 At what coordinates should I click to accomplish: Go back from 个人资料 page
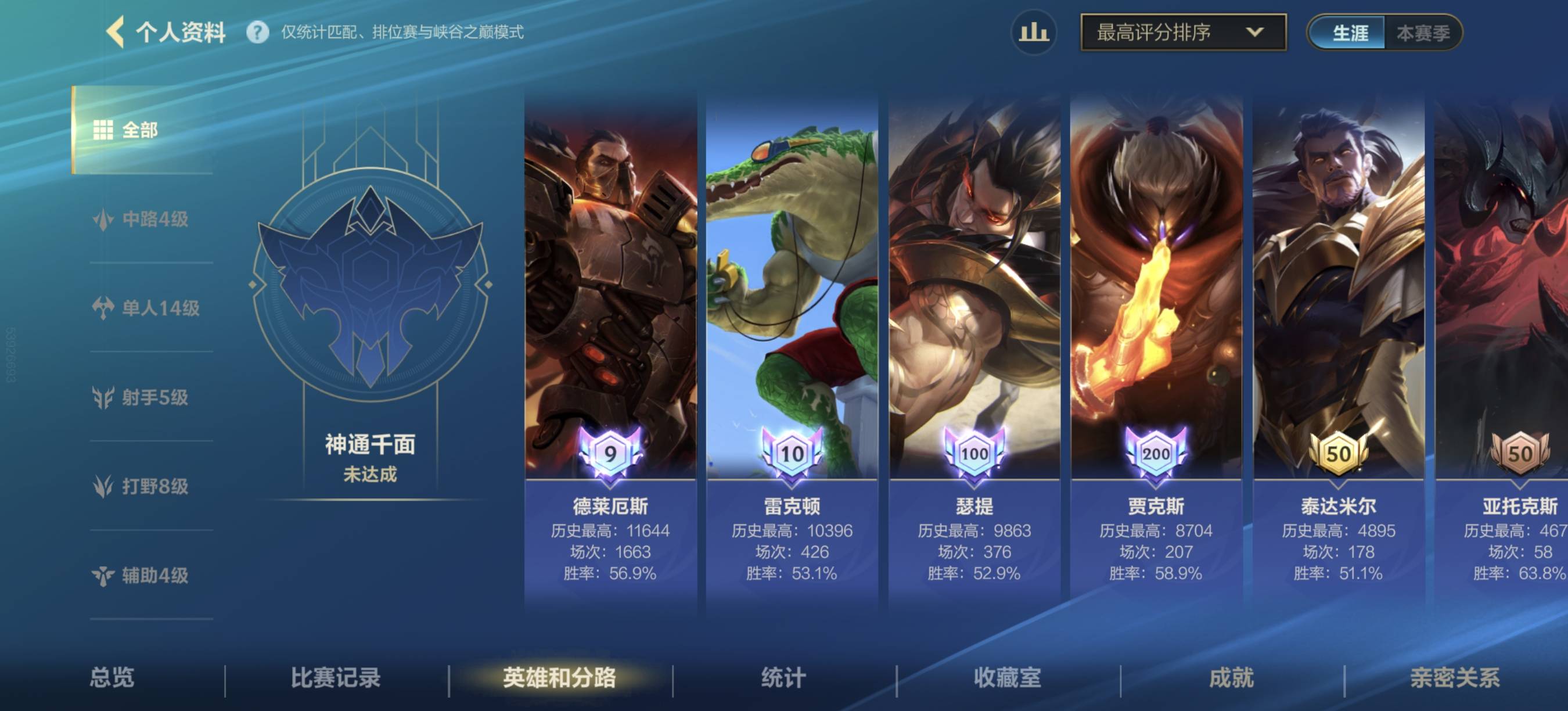tap(116, 31)
